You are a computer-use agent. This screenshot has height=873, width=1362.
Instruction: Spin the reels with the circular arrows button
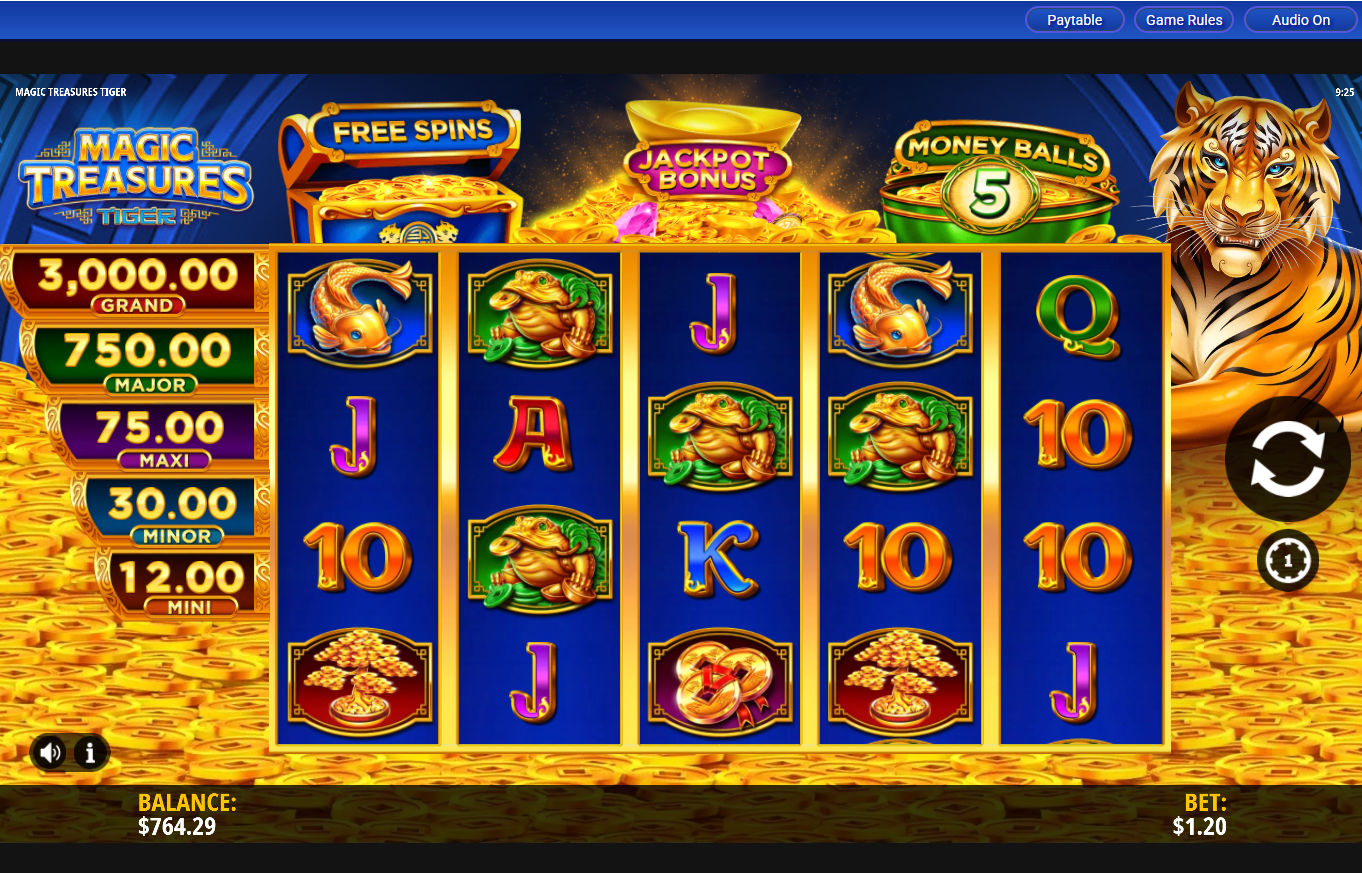pyautogui.click(x=1287, y=459)
